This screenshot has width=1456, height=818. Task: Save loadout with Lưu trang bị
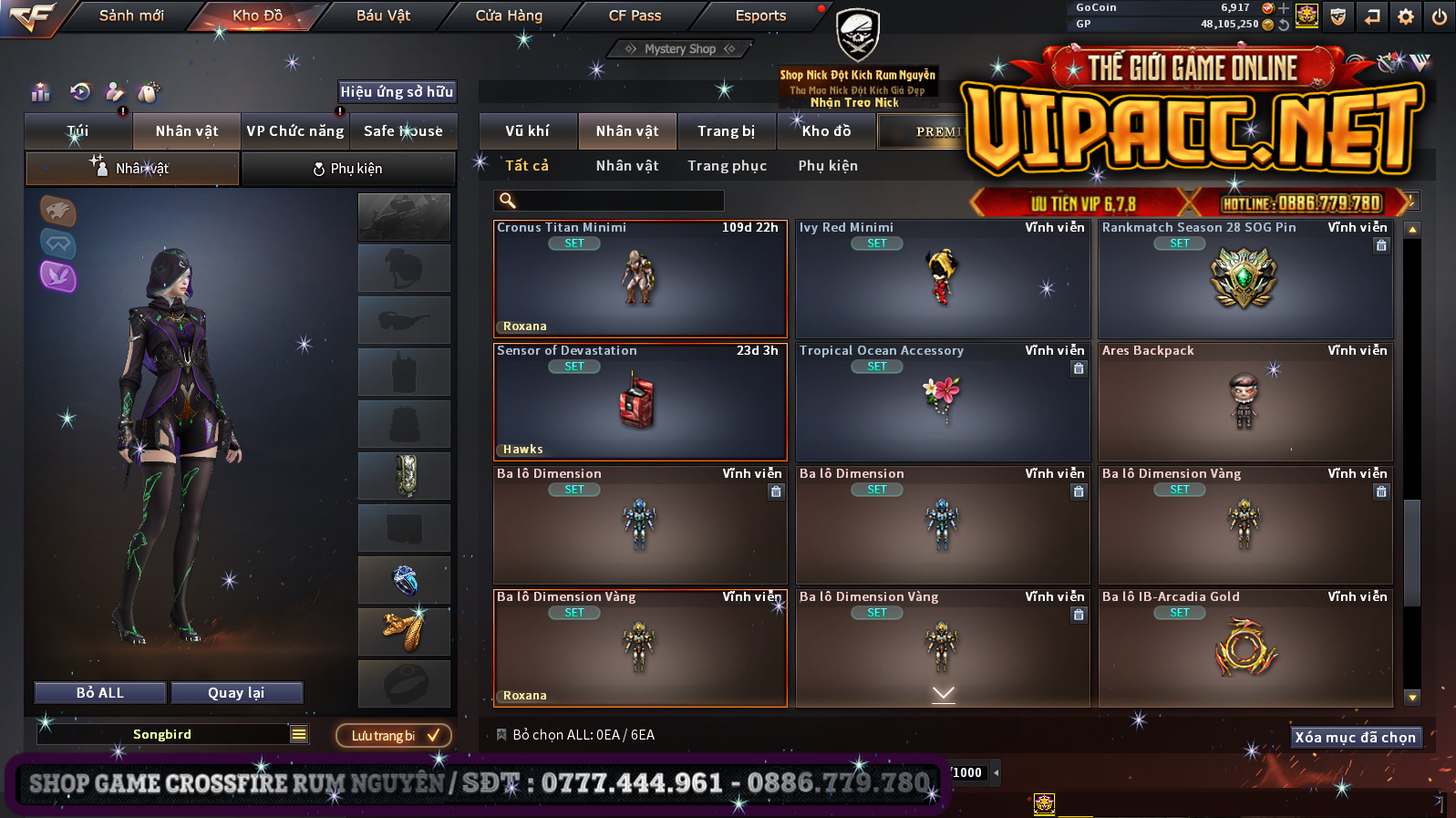coord(394,736)
